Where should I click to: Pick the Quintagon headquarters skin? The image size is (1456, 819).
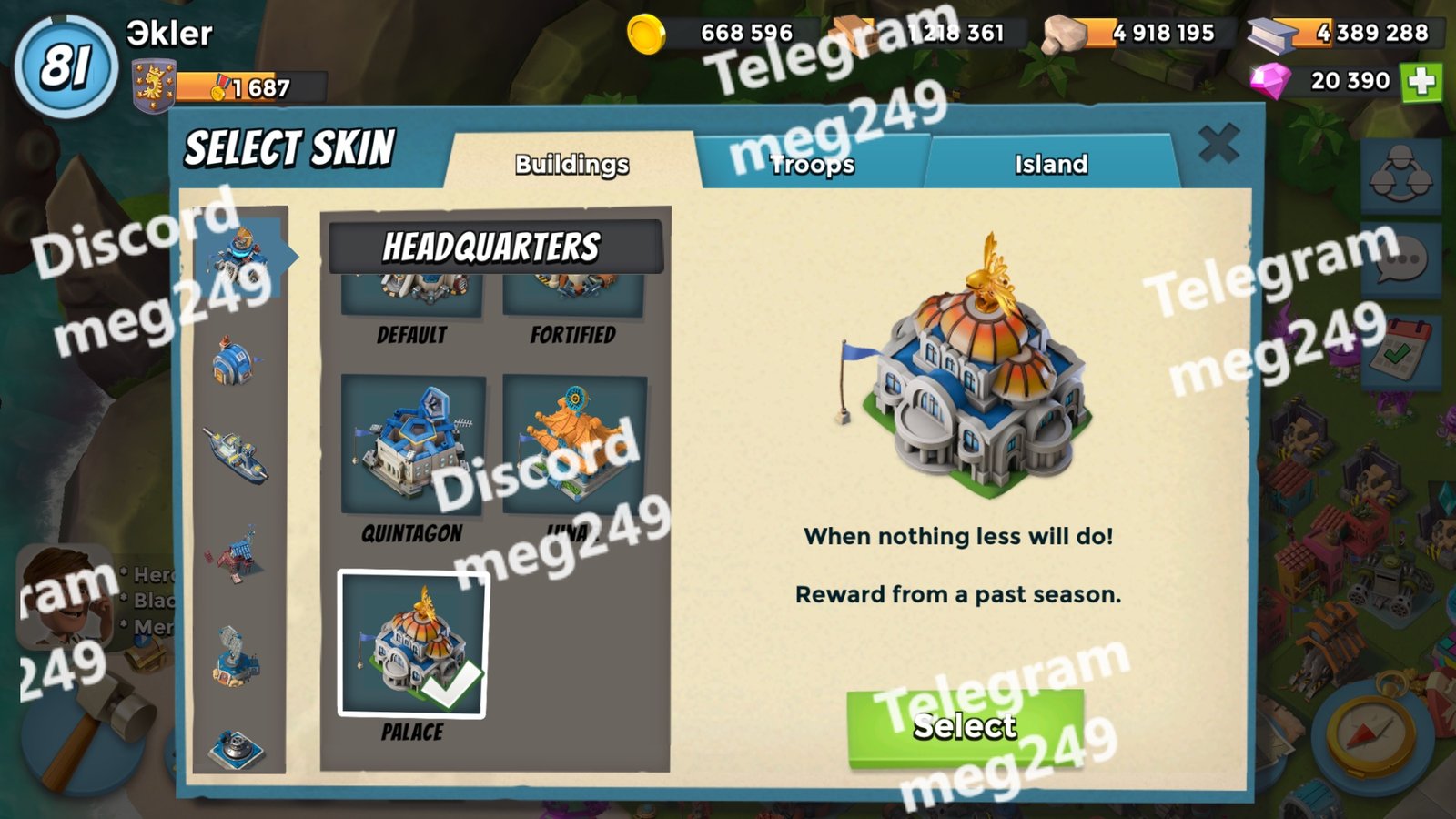point(413,446)
